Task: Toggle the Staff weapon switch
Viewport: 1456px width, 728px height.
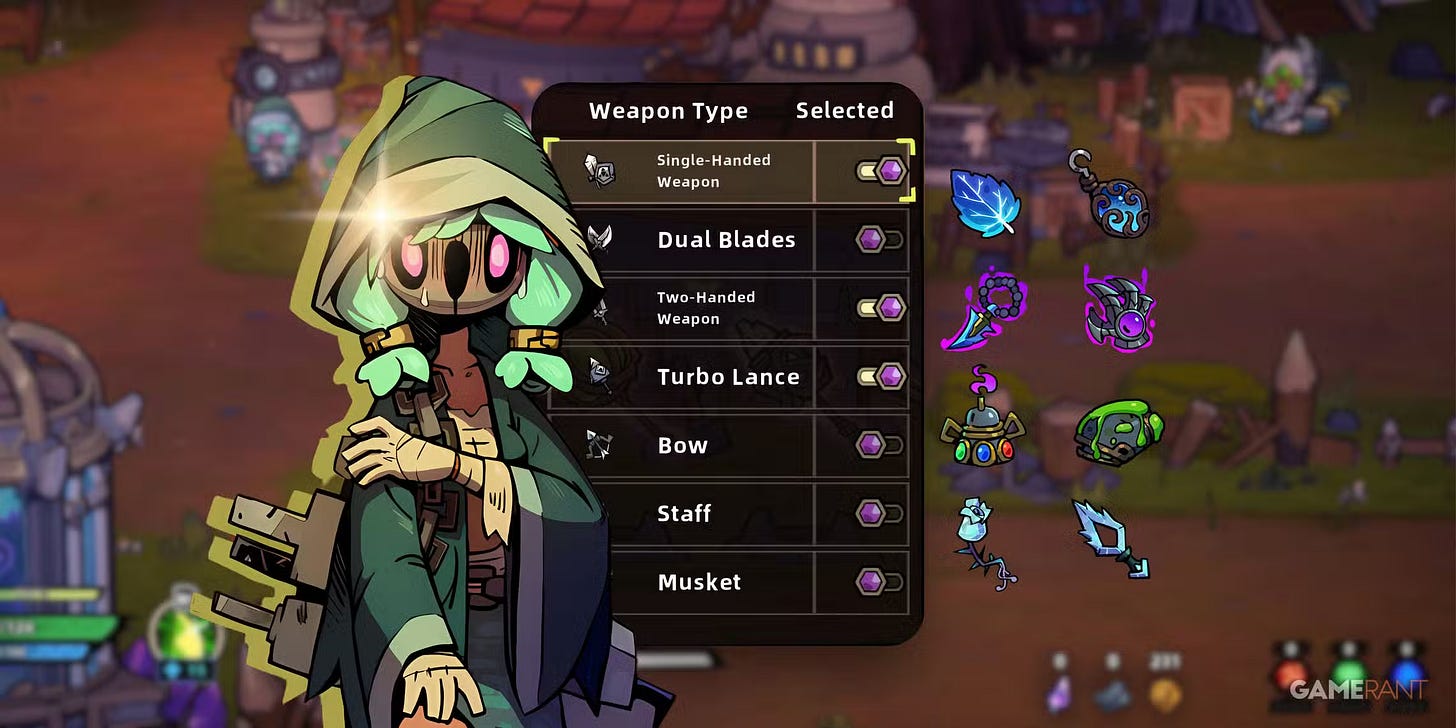Action: tap(880, 514)
